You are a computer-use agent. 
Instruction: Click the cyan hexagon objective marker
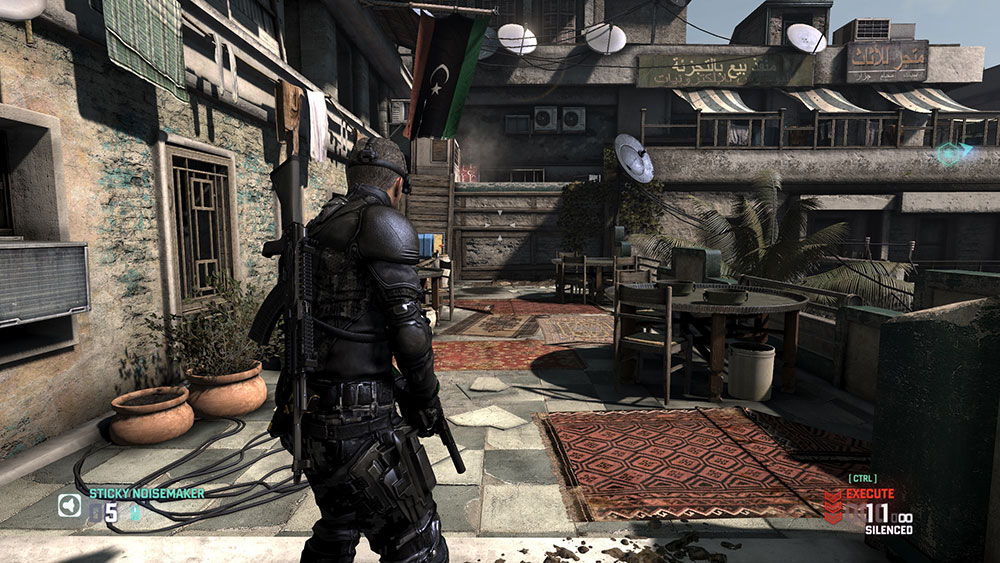953,154
